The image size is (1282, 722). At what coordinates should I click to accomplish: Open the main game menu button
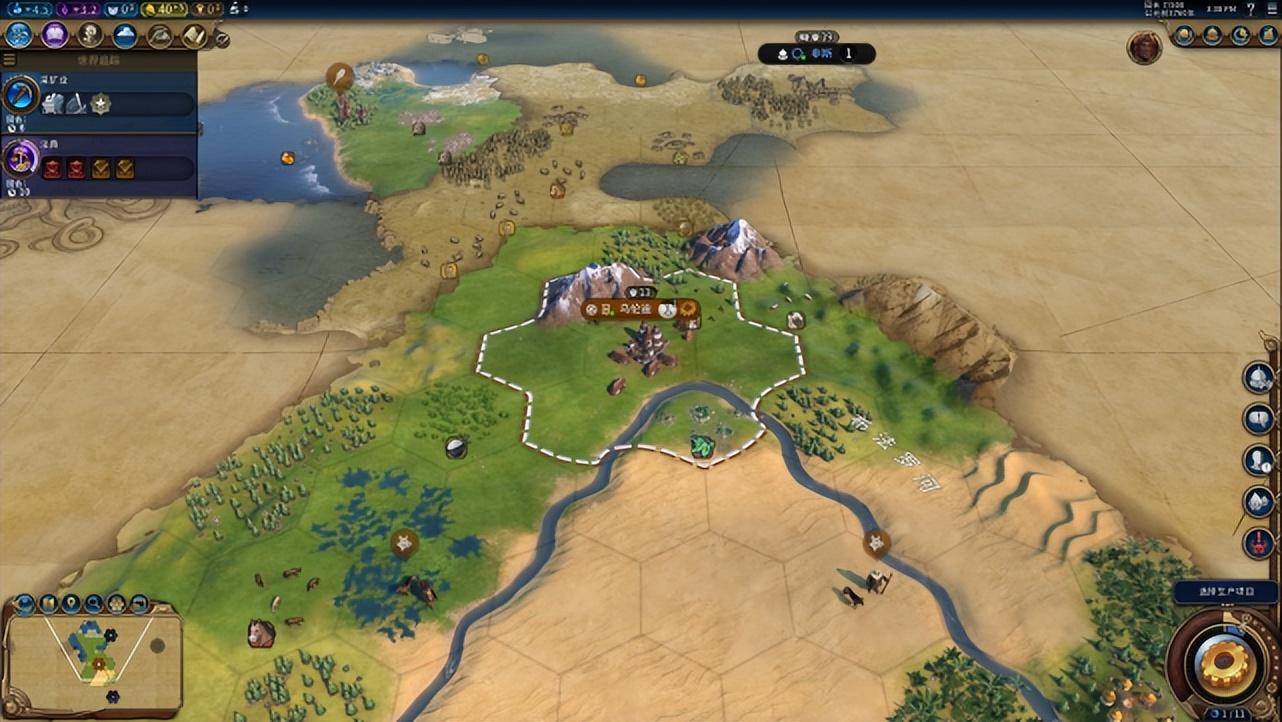1270,9
